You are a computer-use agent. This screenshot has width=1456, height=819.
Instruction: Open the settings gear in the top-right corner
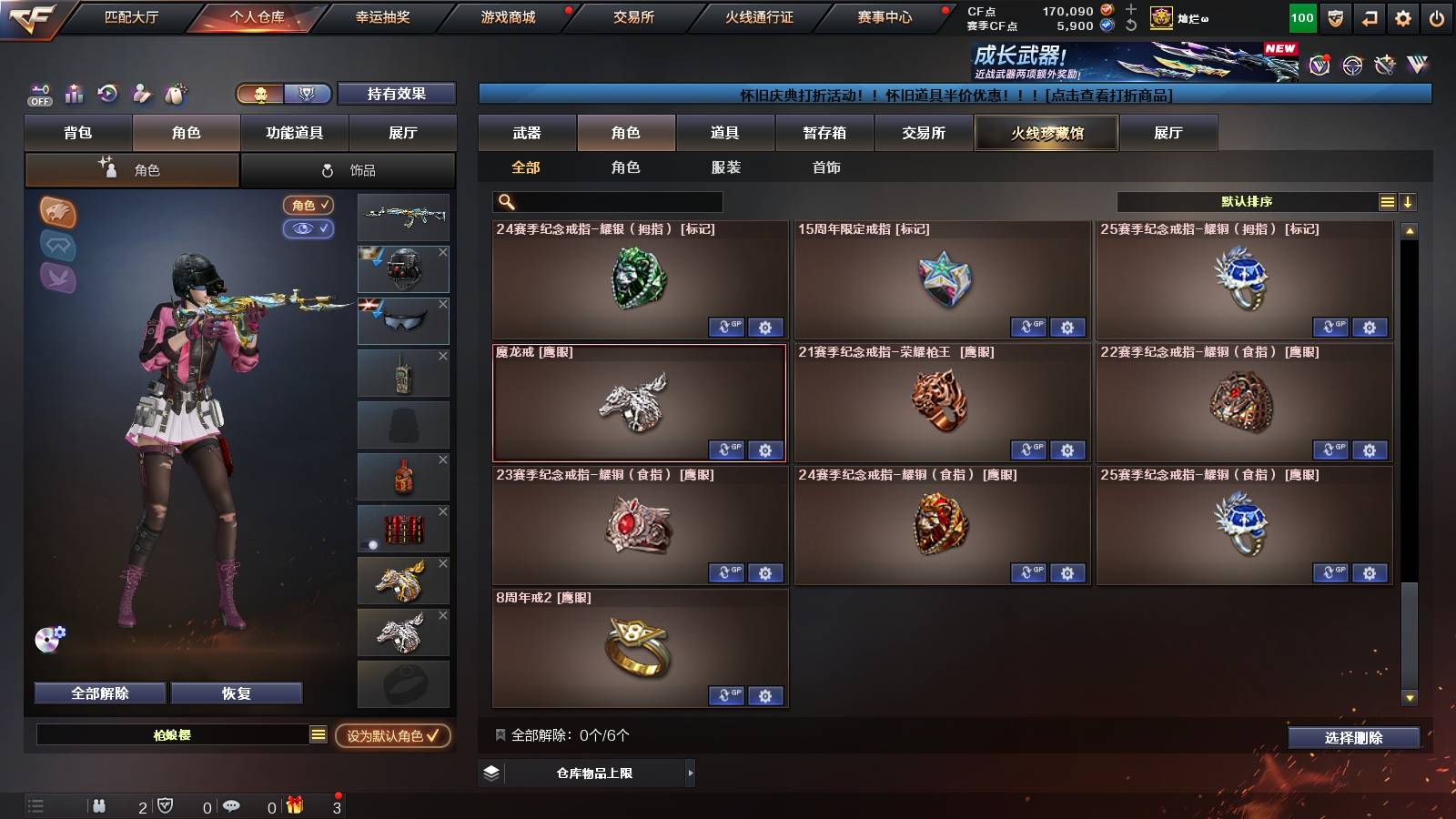pos(1402,16)
